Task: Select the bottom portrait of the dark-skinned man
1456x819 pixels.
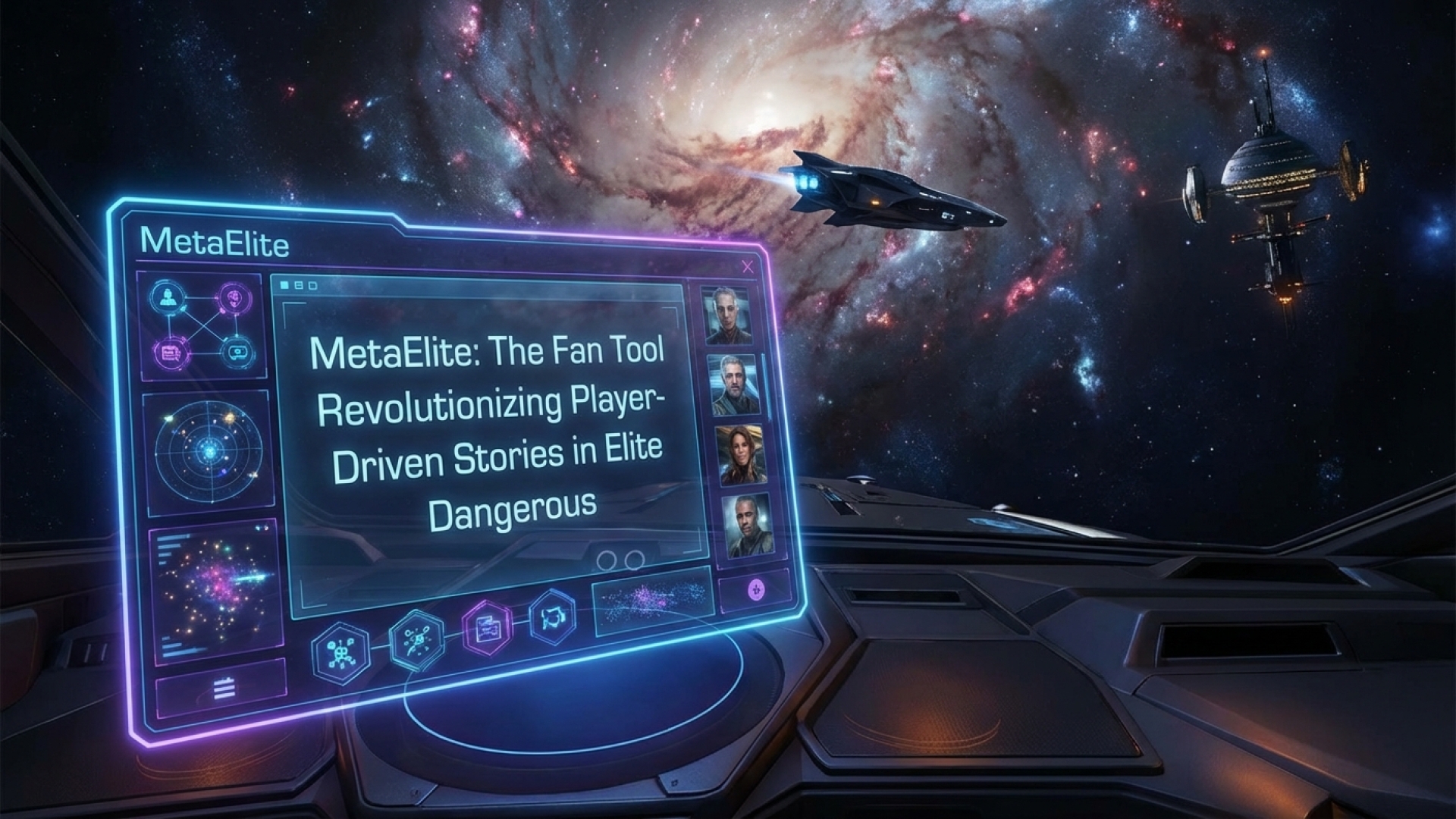Action: pyautogui.click(x=746, y=526)
